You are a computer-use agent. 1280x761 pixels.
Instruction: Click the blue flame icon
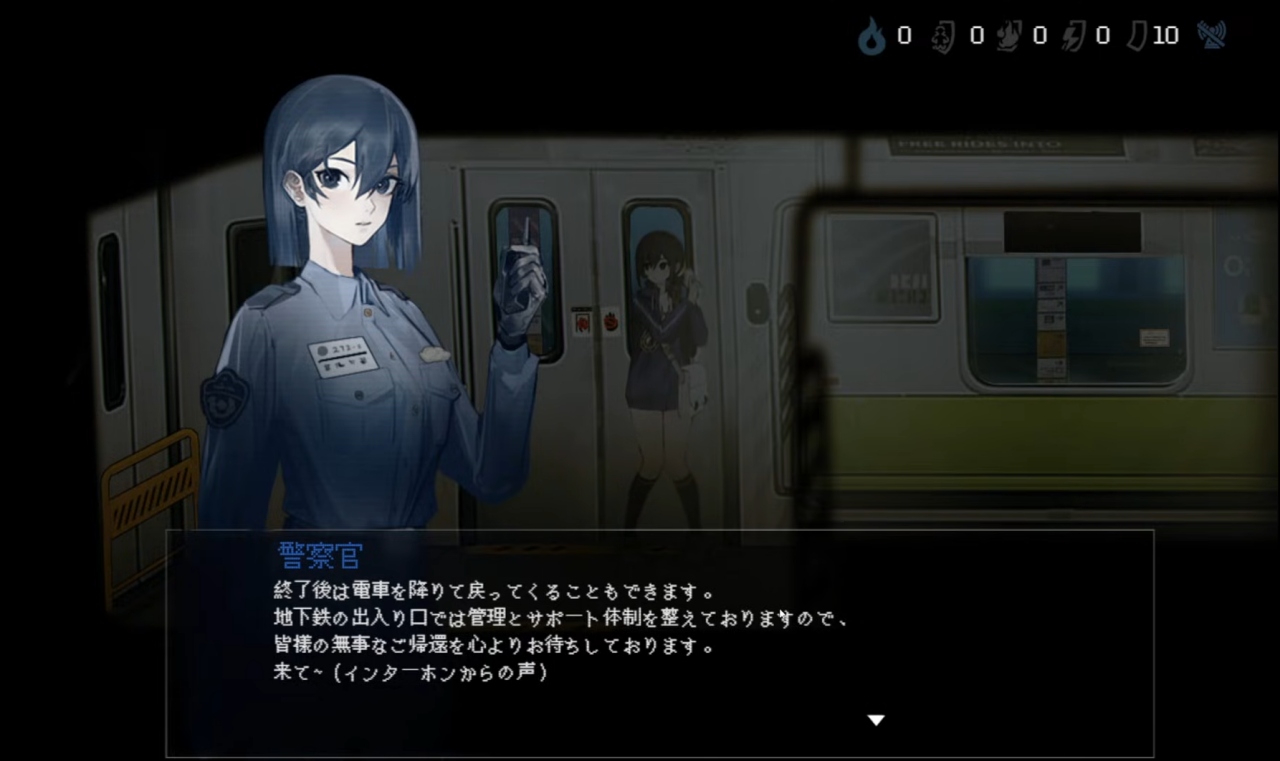click(872, 38)
